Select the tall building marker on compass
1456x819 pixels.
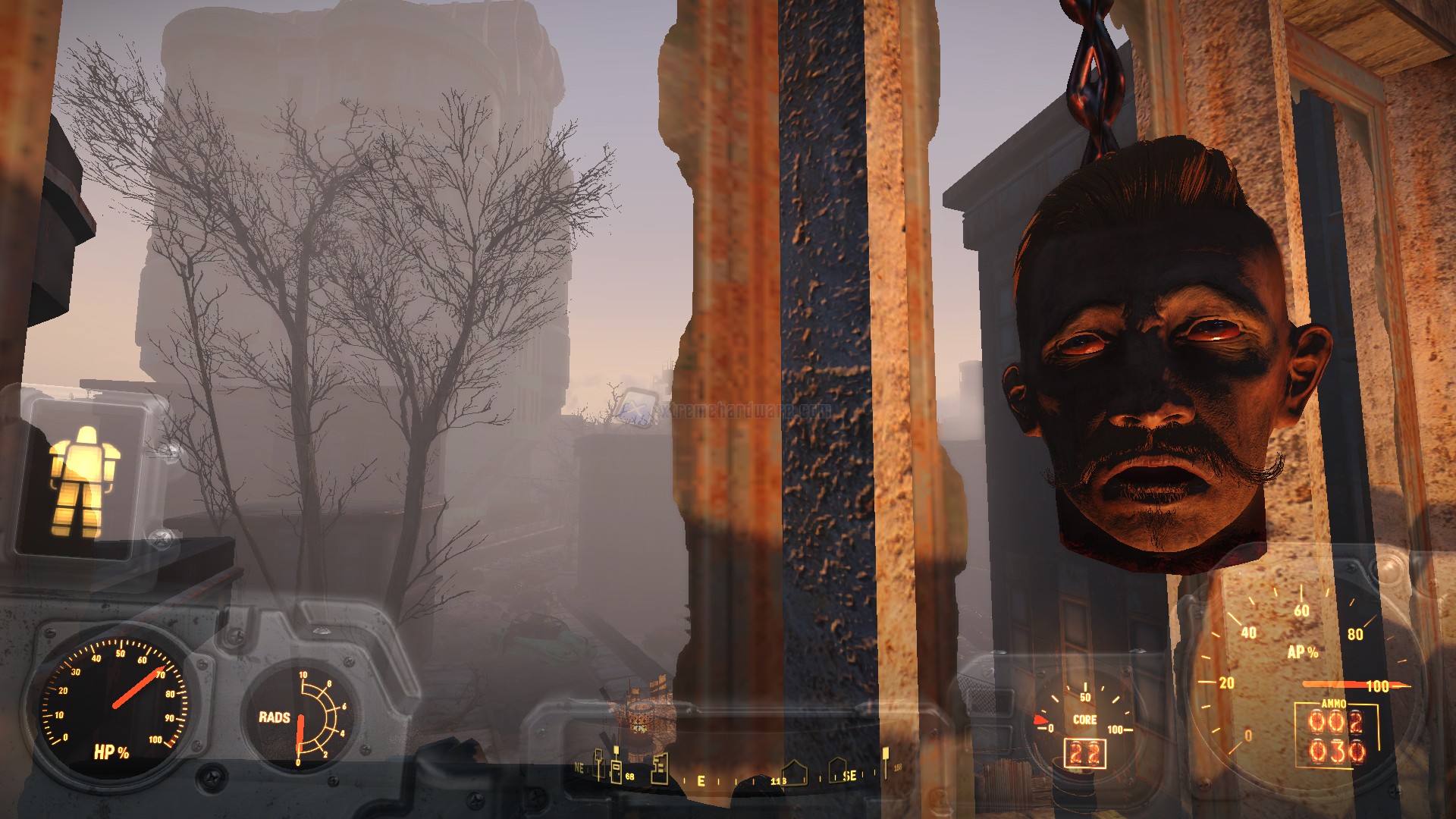[660, 767]
